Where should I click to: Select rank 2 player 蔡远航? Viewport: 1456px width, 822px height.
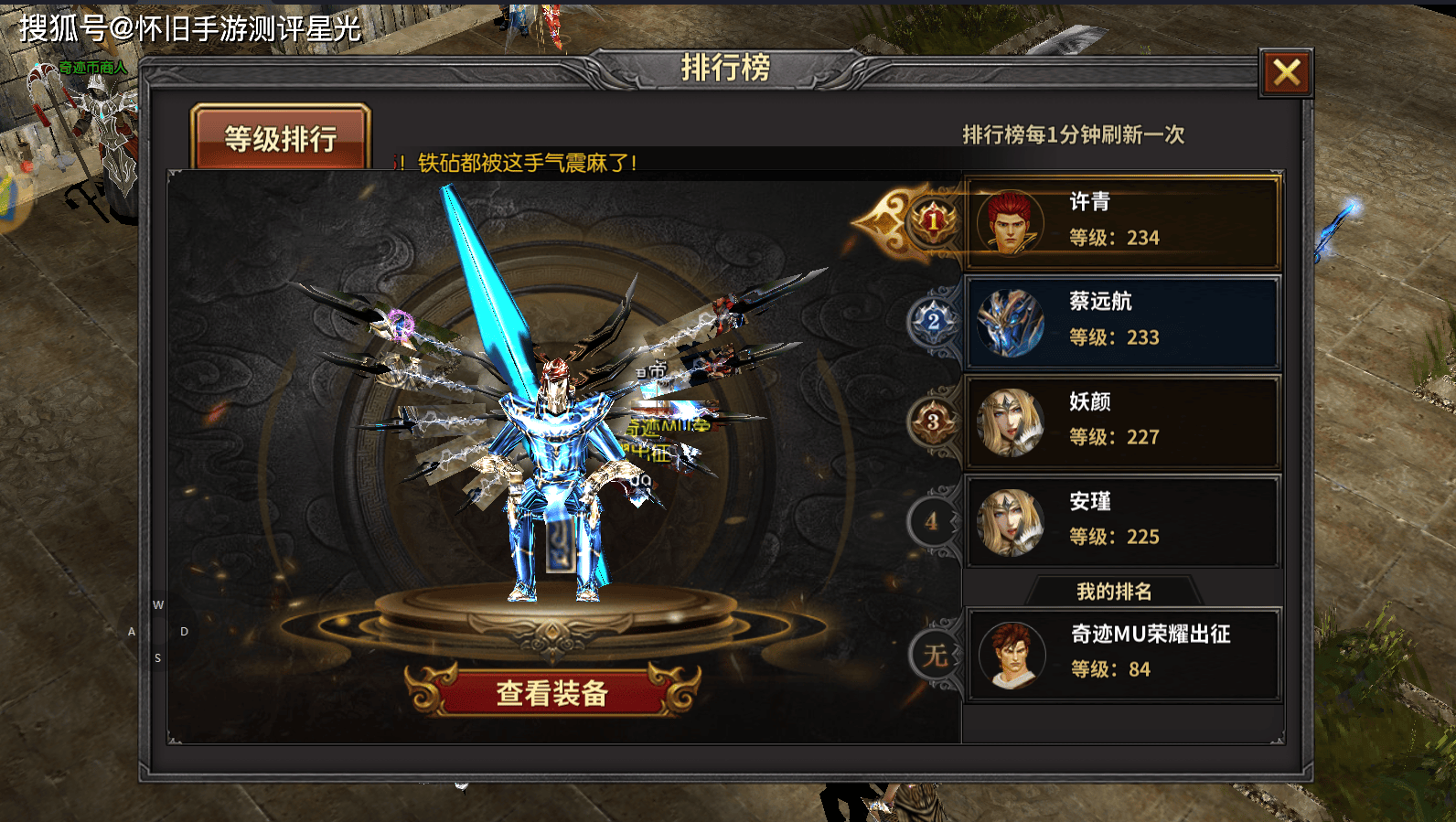pos(1122,322)
